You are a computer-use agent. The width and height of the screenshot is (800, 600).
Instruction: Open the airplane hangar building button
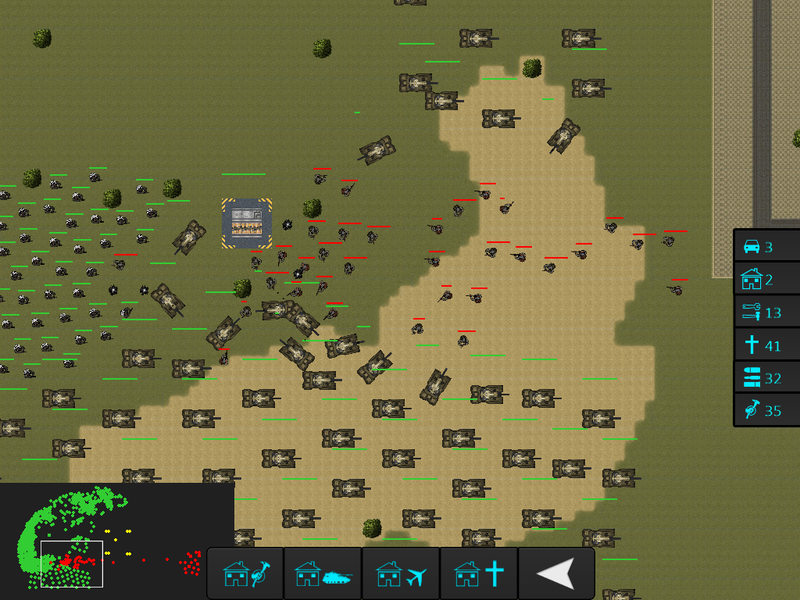[x=401, y=574]
